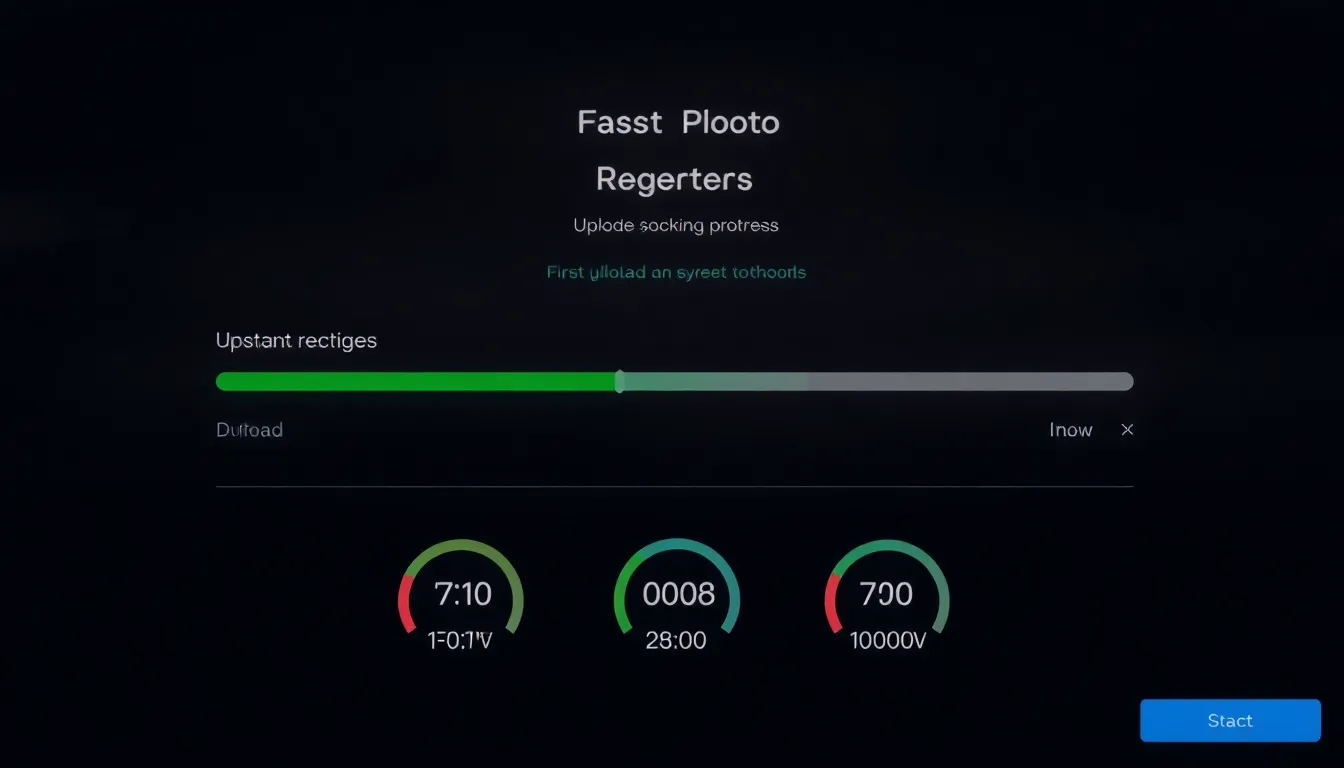
Task: Open the Dufload tab
Action: coord(249,429)
